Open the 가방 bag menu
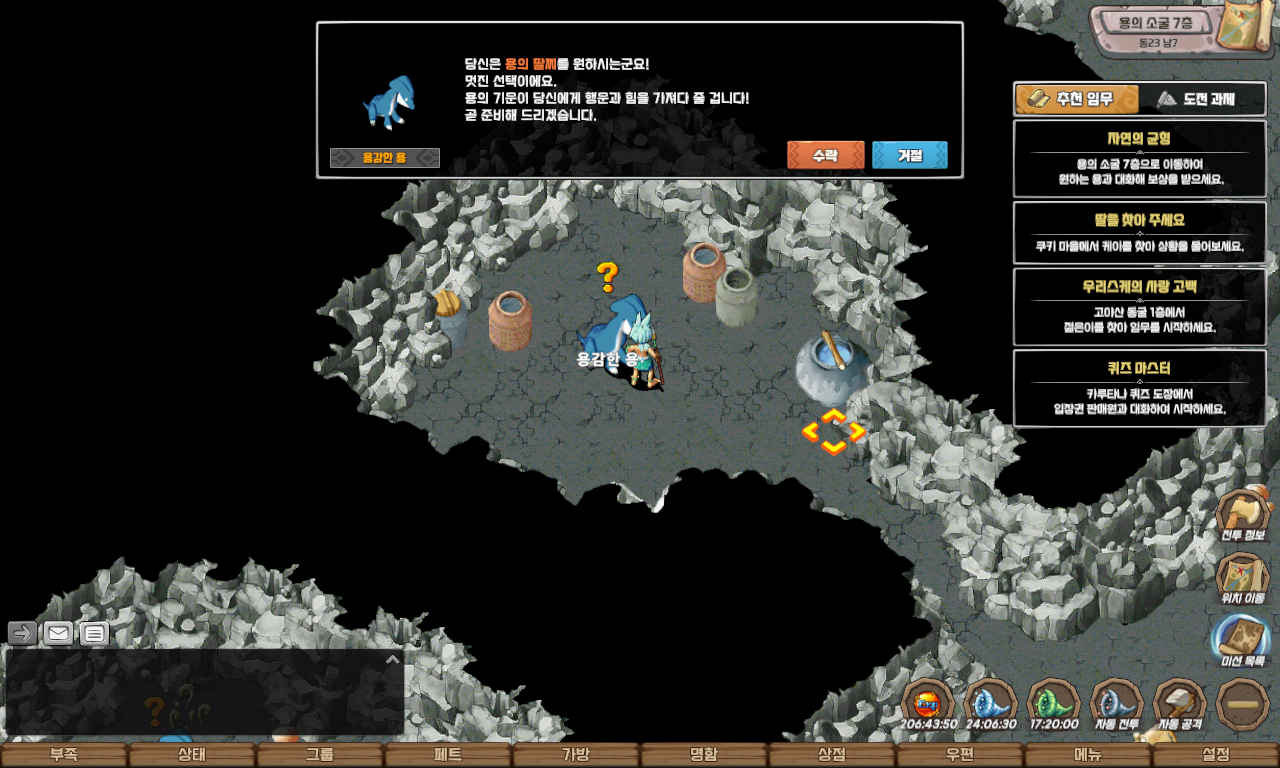1280x768 pixels. tap(576, 755)
